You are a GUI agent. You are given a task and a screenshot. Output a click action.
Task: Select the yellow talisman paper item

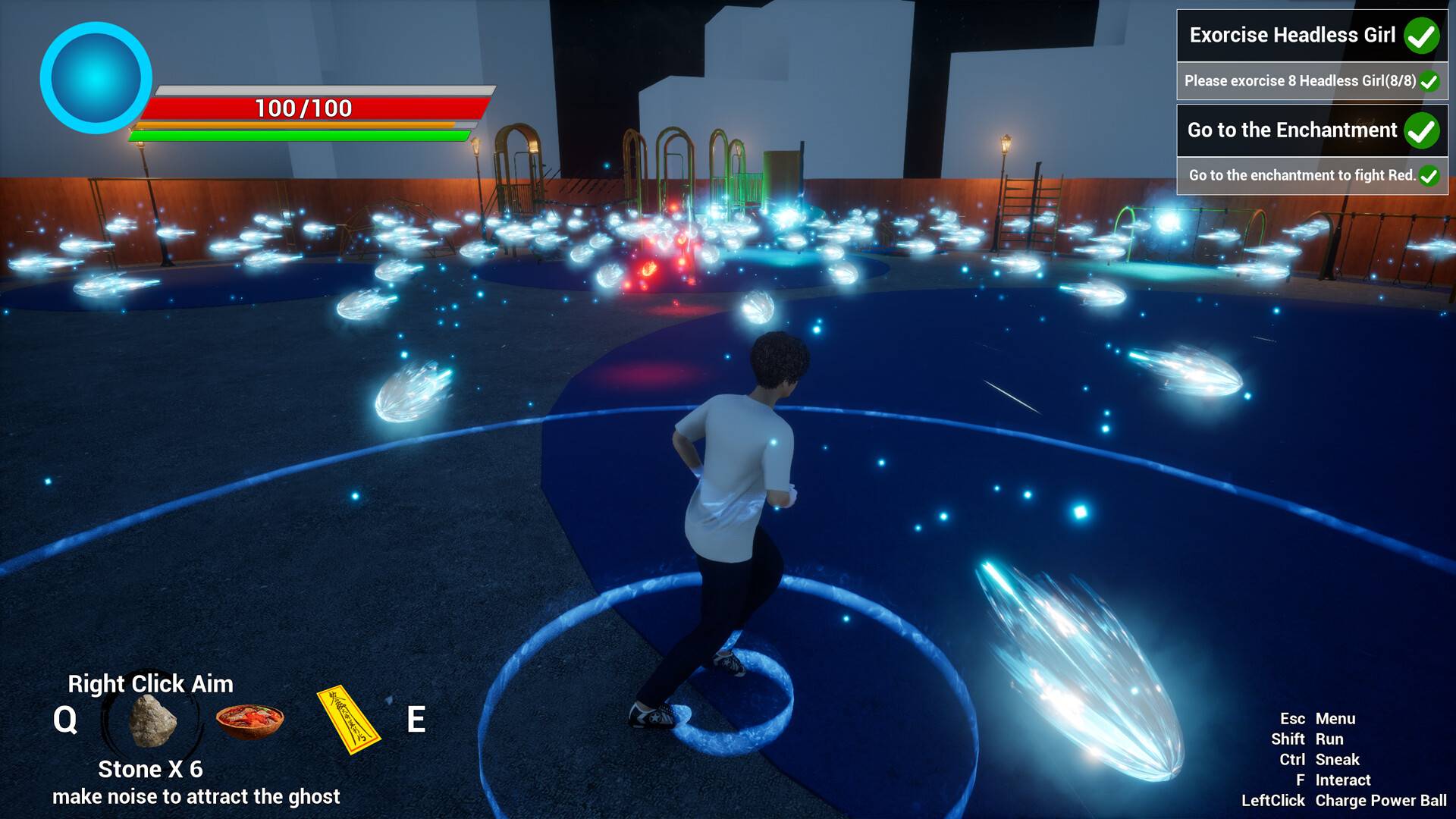pos(348,720)
